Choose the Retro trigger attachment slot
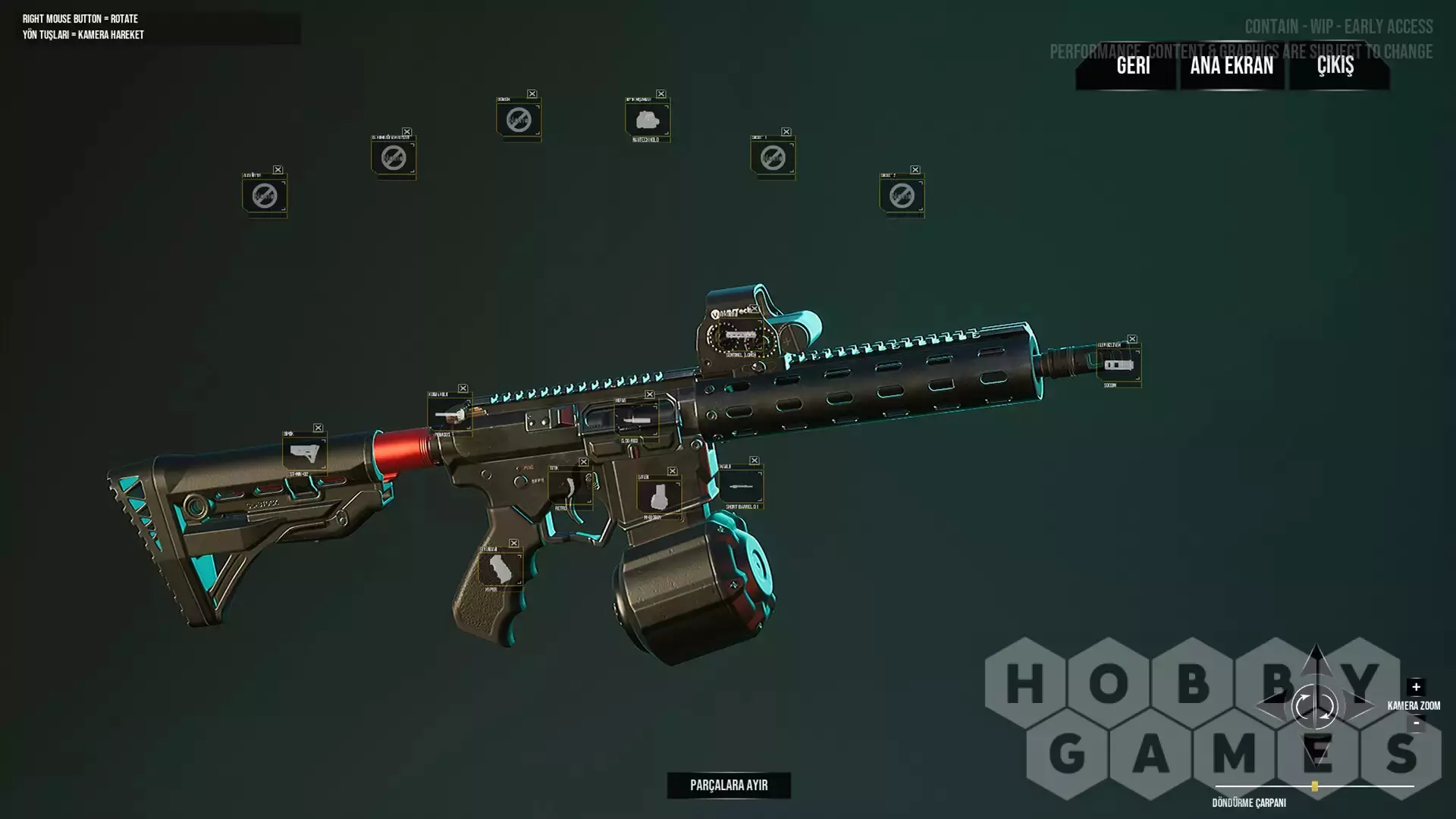Screen dimensions: 1456x819 (x=569, y=487)
